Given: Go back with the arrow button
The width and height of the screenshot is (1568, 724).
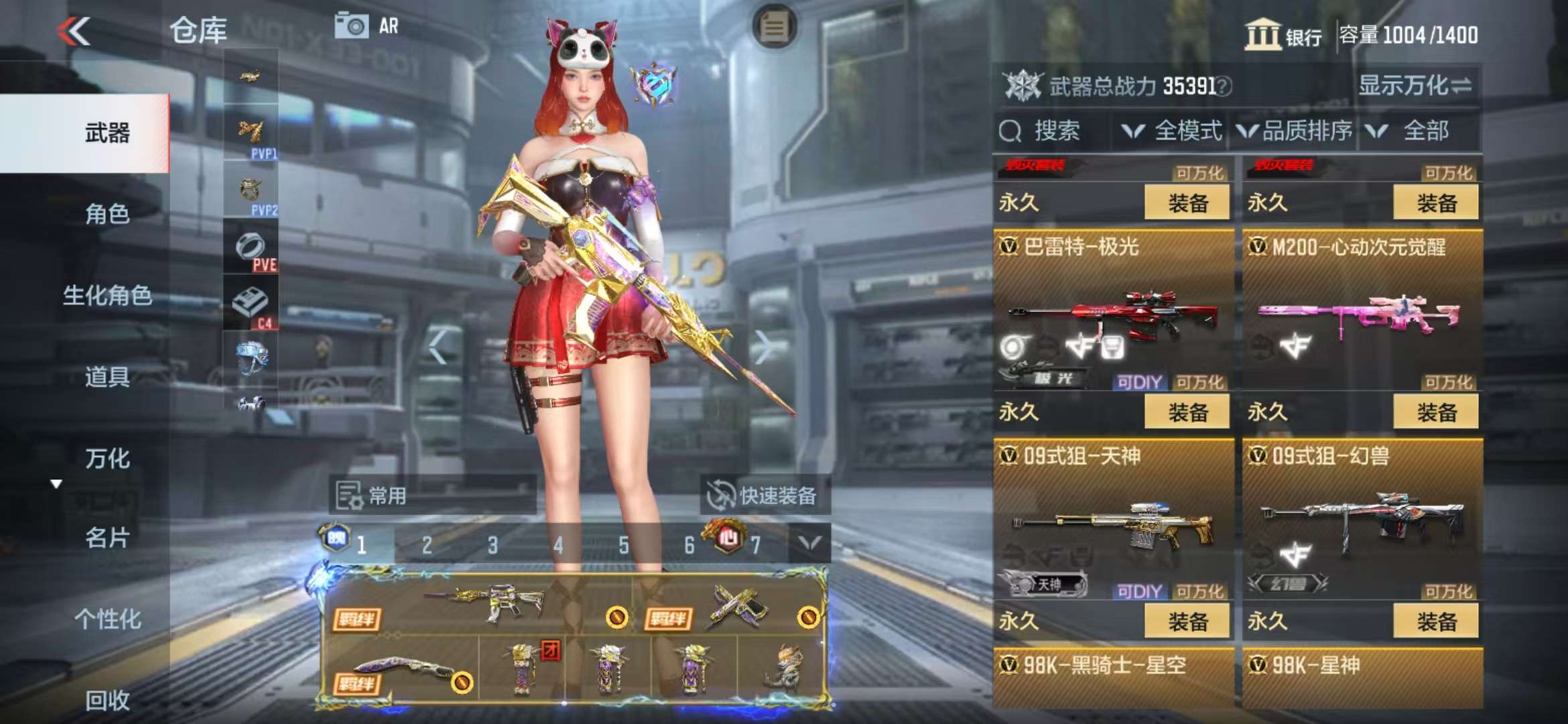Looking at the screenshot, I should click(74, 31).
